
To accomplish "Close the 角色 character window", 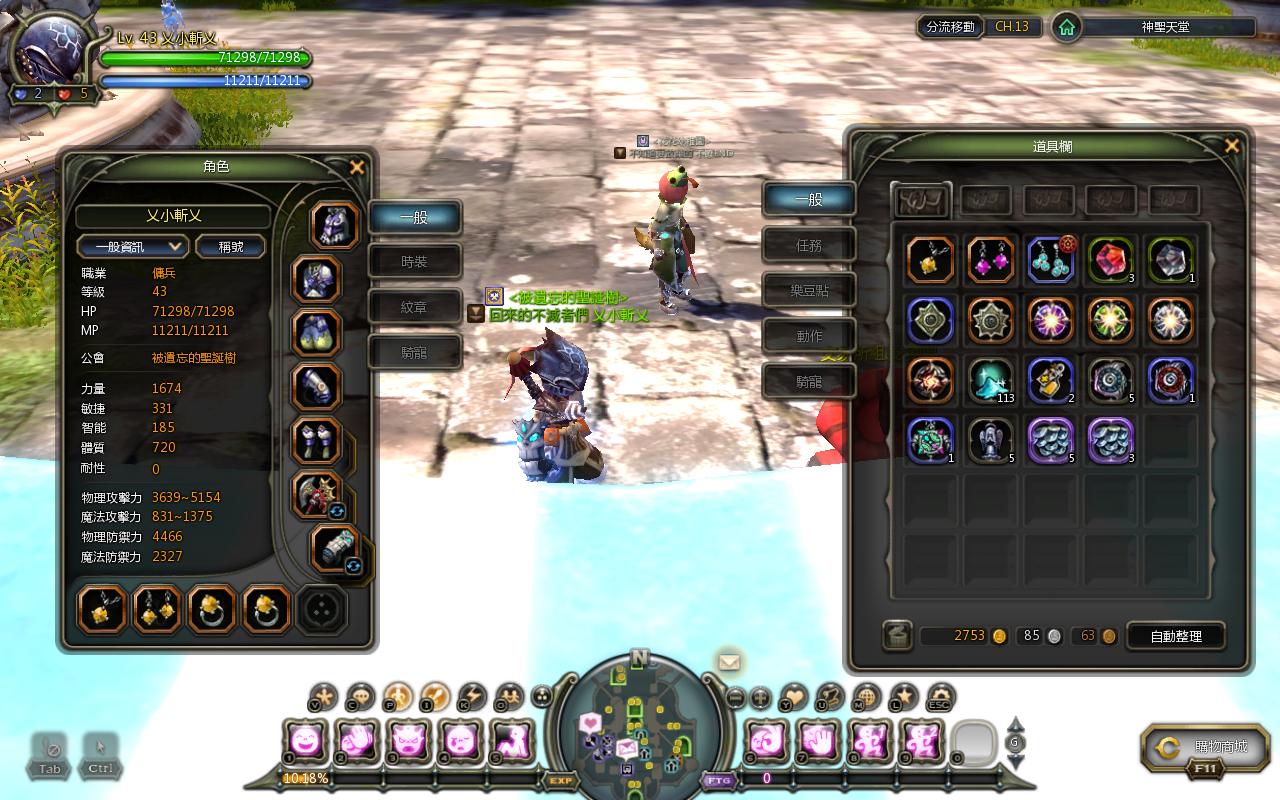I will [356, 168].
